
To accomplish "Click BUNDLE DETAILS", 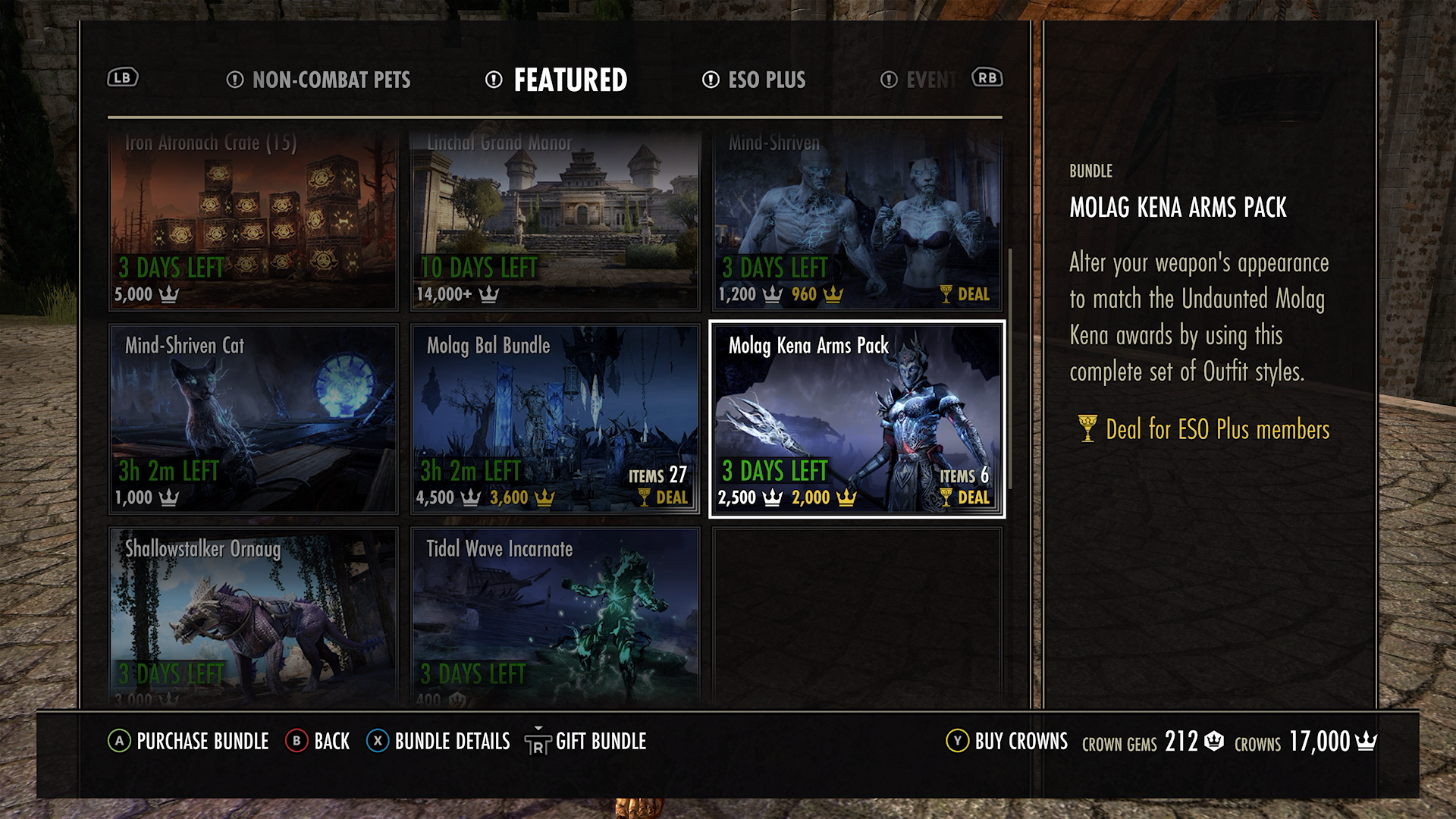I will (x=451, y=742).
